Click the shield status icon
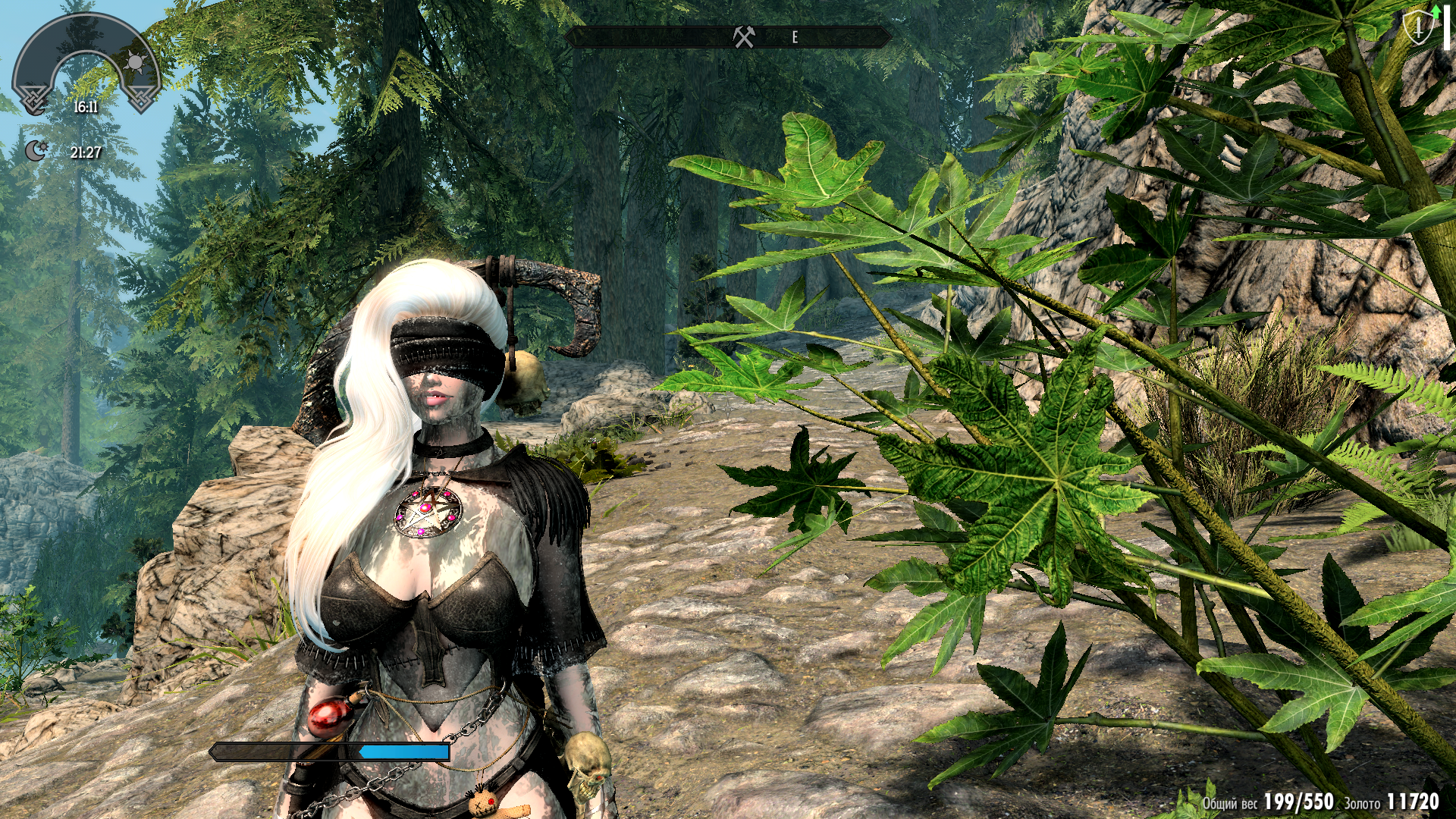The height and width of the screenshot is (819, 1456). (x=1417, y=29)
